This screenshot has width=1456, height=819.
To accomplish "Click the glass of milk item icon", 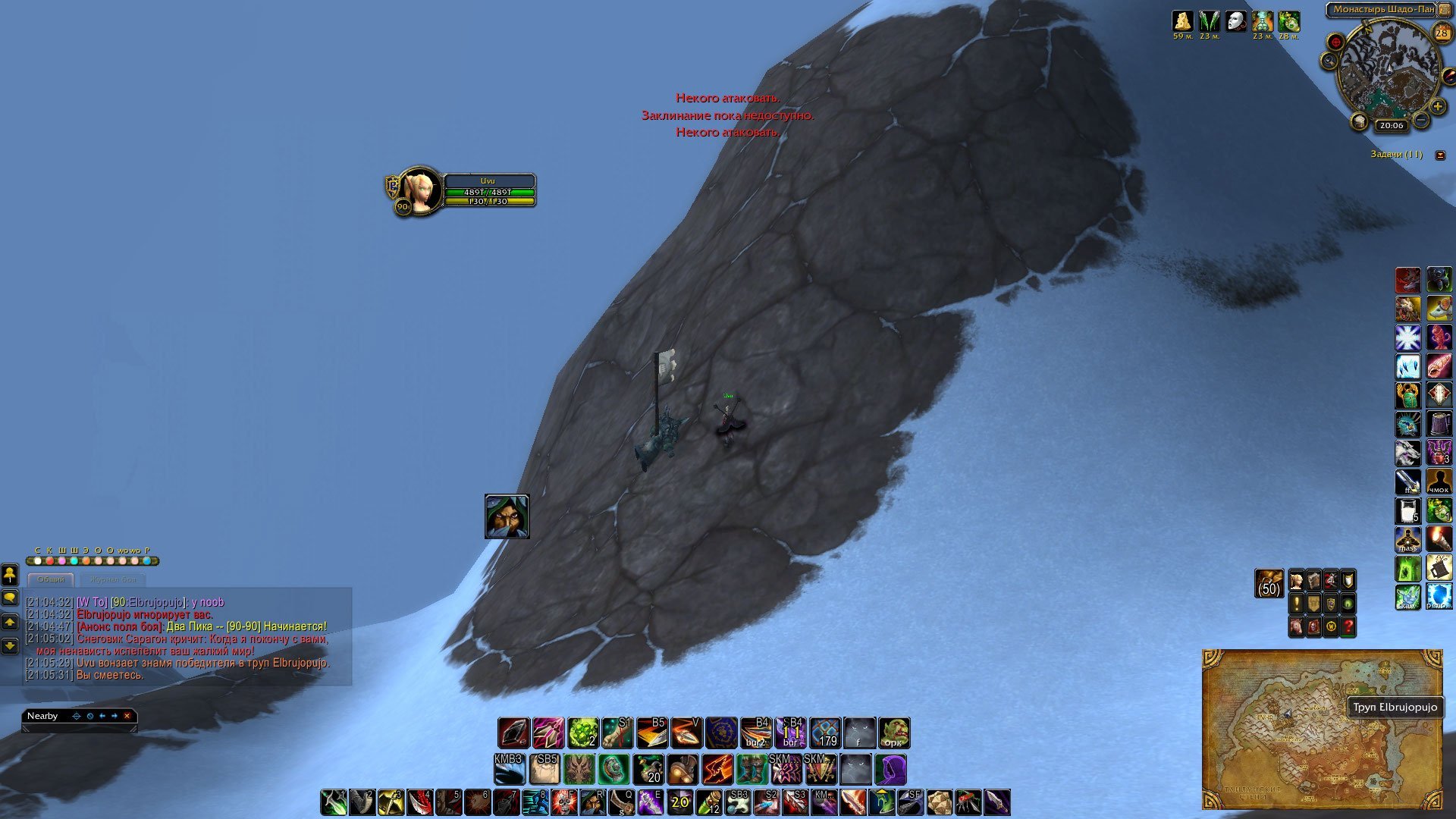I will [1408, 511].
